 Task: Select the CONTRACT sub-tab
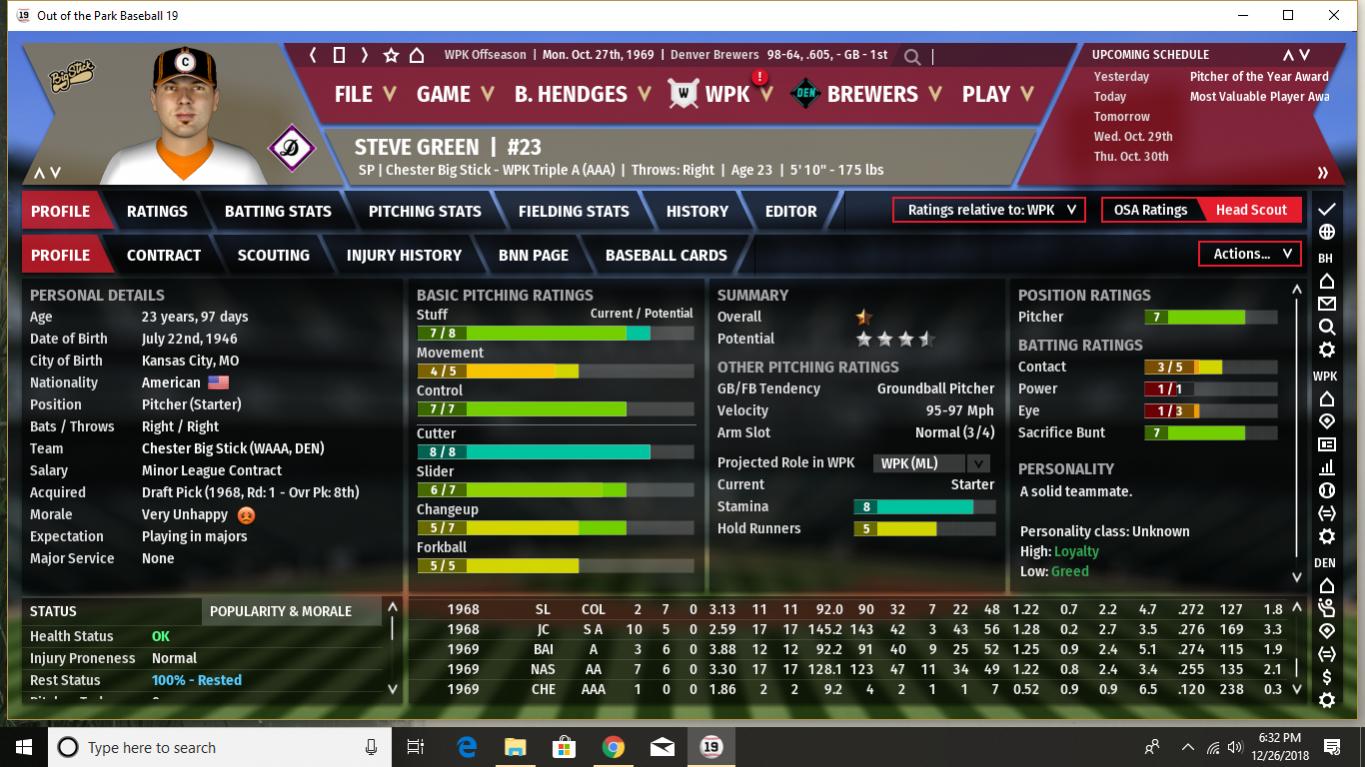tap(164, 255)
